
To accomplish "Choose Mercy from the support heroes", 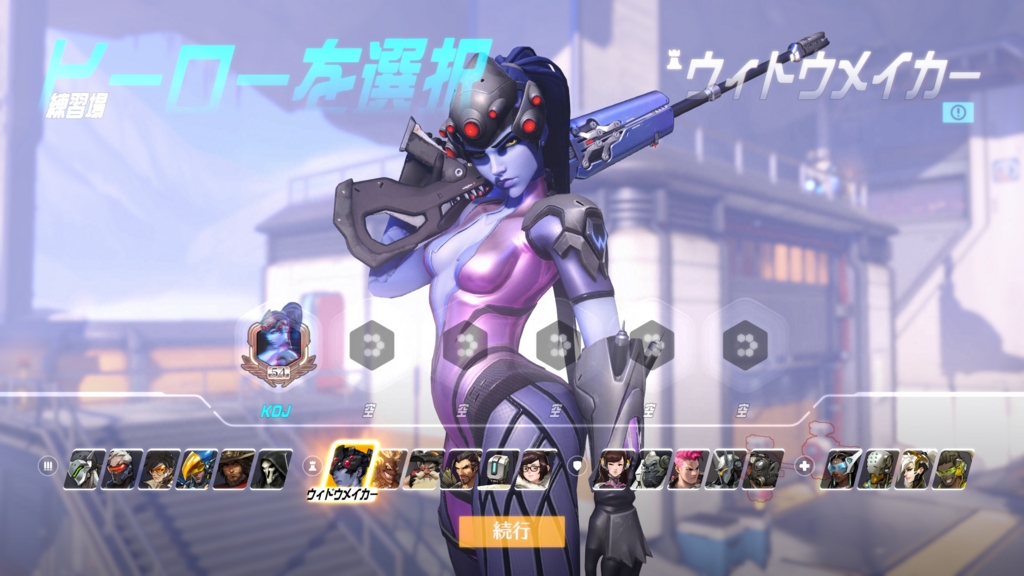I will tap(914, 468).
